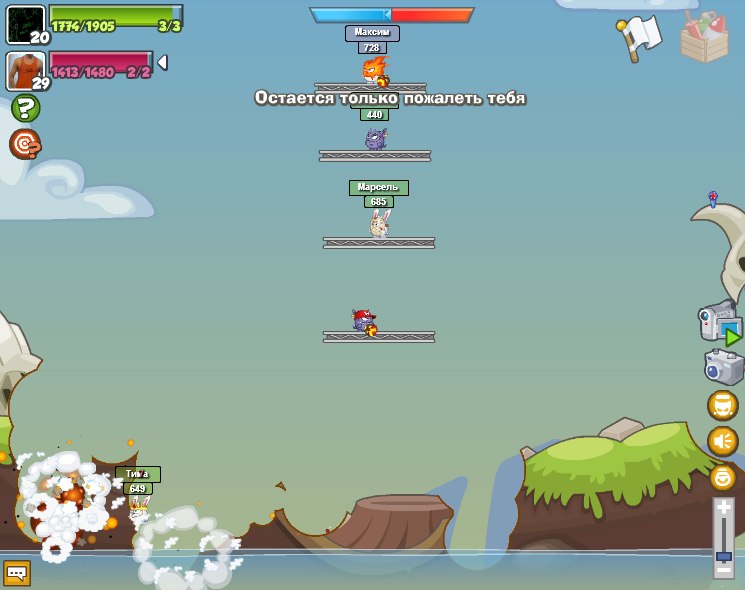Zoom out with the minus button
Screen dimensions: 745x590
tap(724, 569)
